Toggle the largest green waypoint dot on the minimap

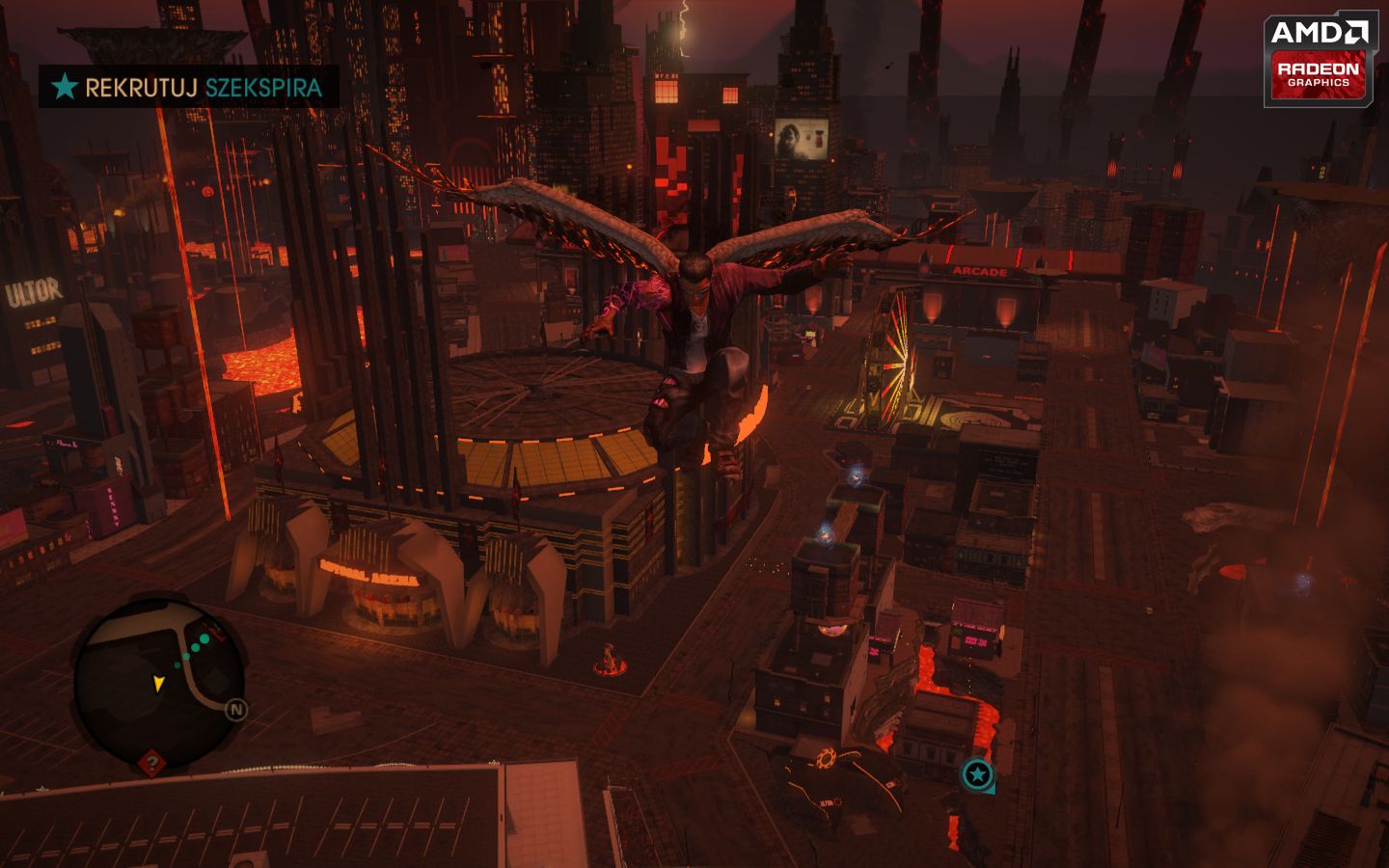pos(204,639)
